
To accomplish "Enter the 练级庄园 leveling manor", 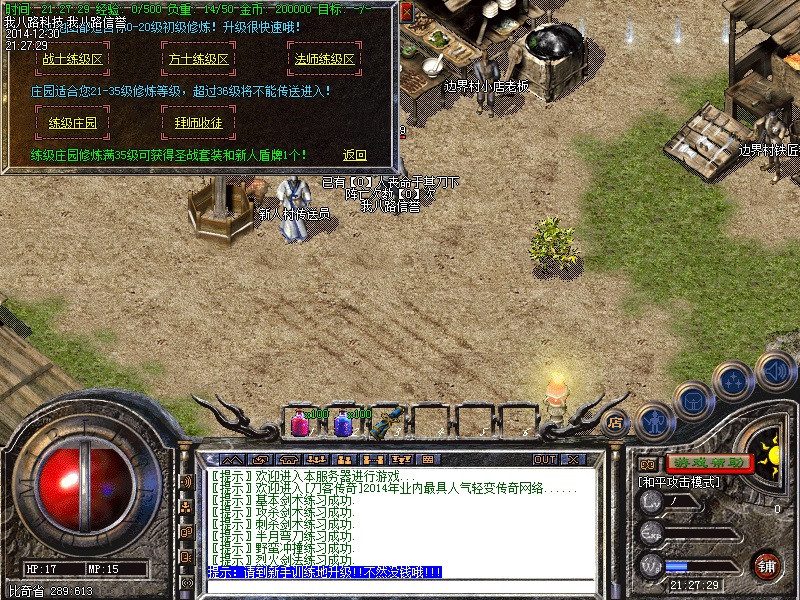I will coord(73,123).
